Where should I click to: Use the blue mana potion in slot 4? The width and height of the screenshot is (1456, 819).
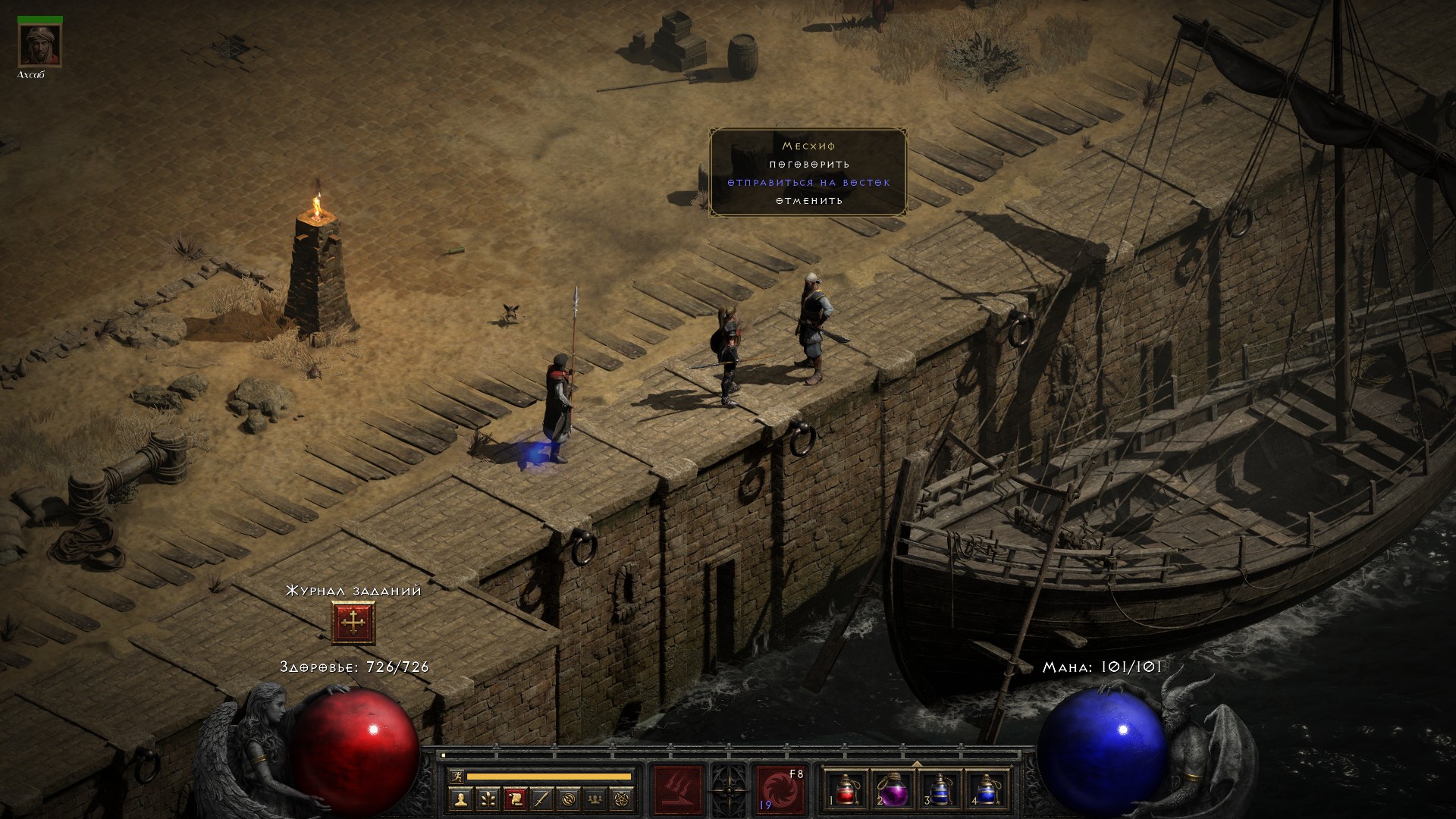(986, 789)
